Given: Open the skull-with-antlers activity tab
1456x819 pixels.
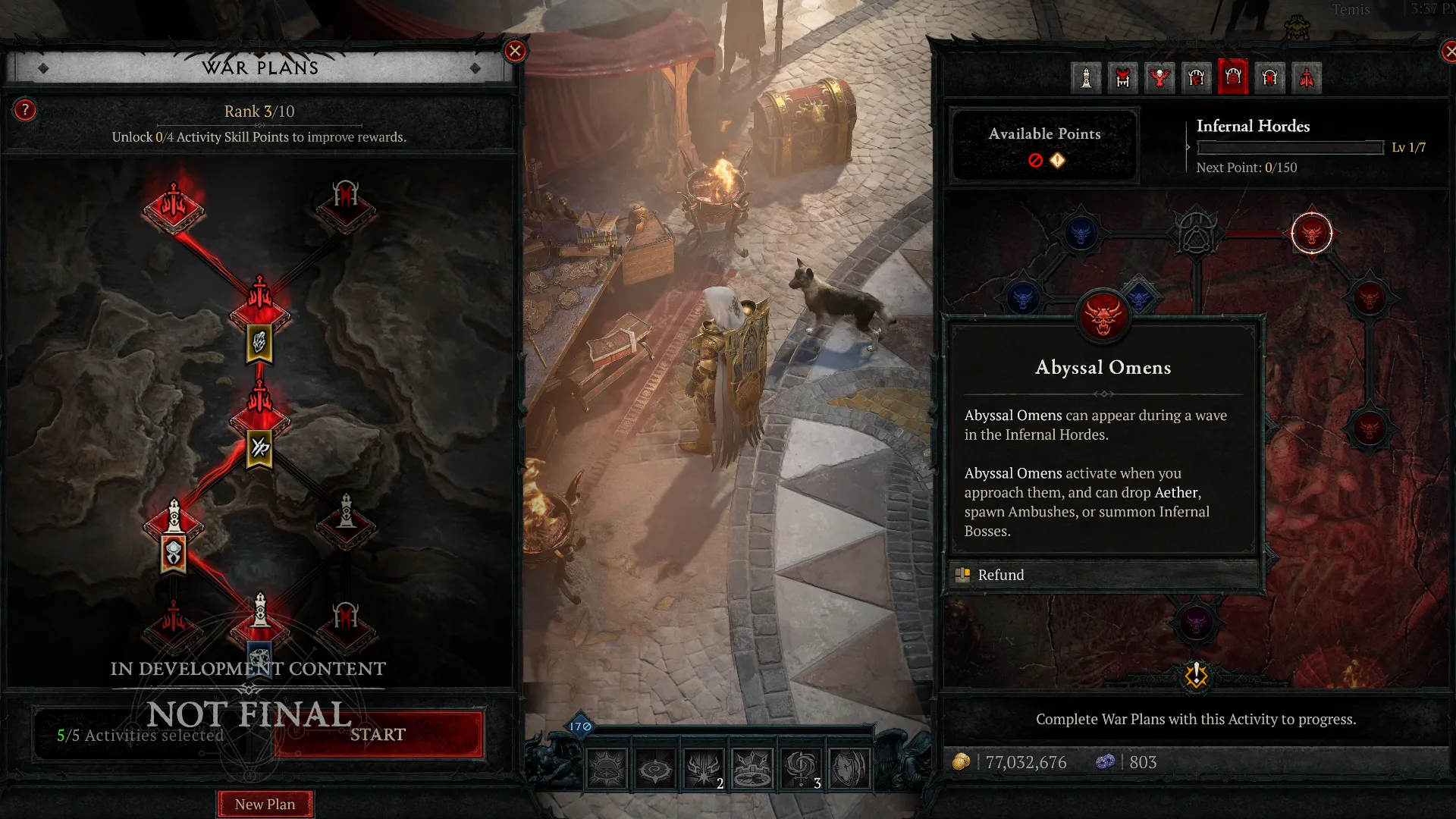Looking at the screenshot, I should [1159, 77].
